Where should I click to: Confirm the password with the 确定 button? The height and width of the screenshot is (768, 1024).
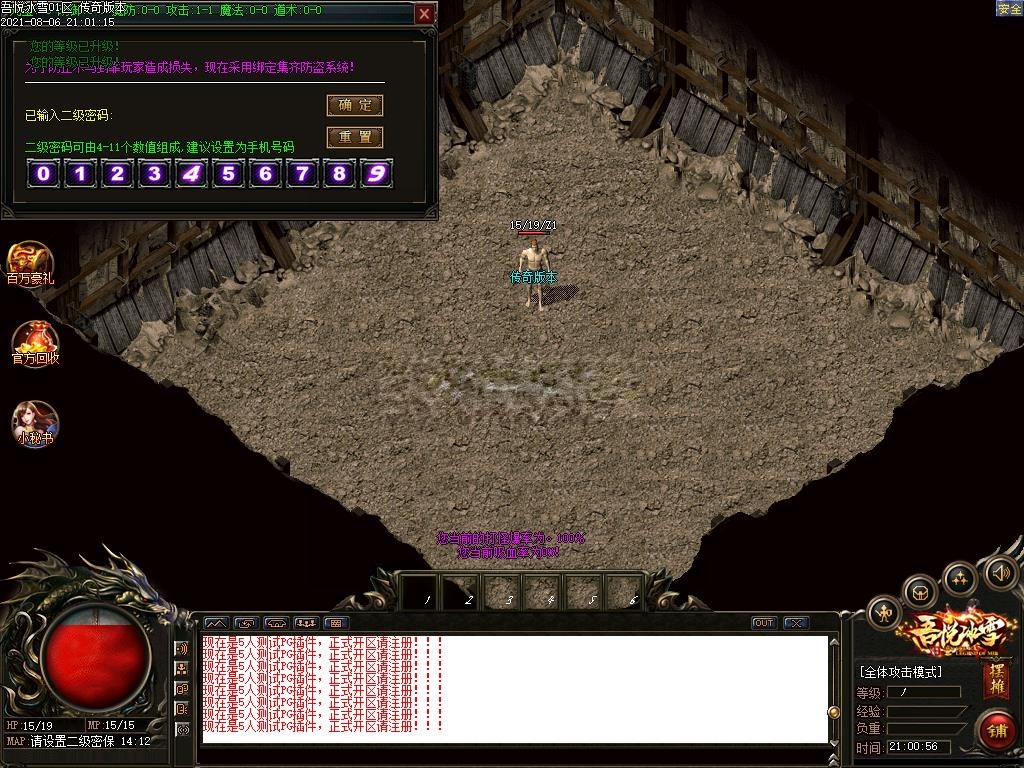(x=354, y=105)
